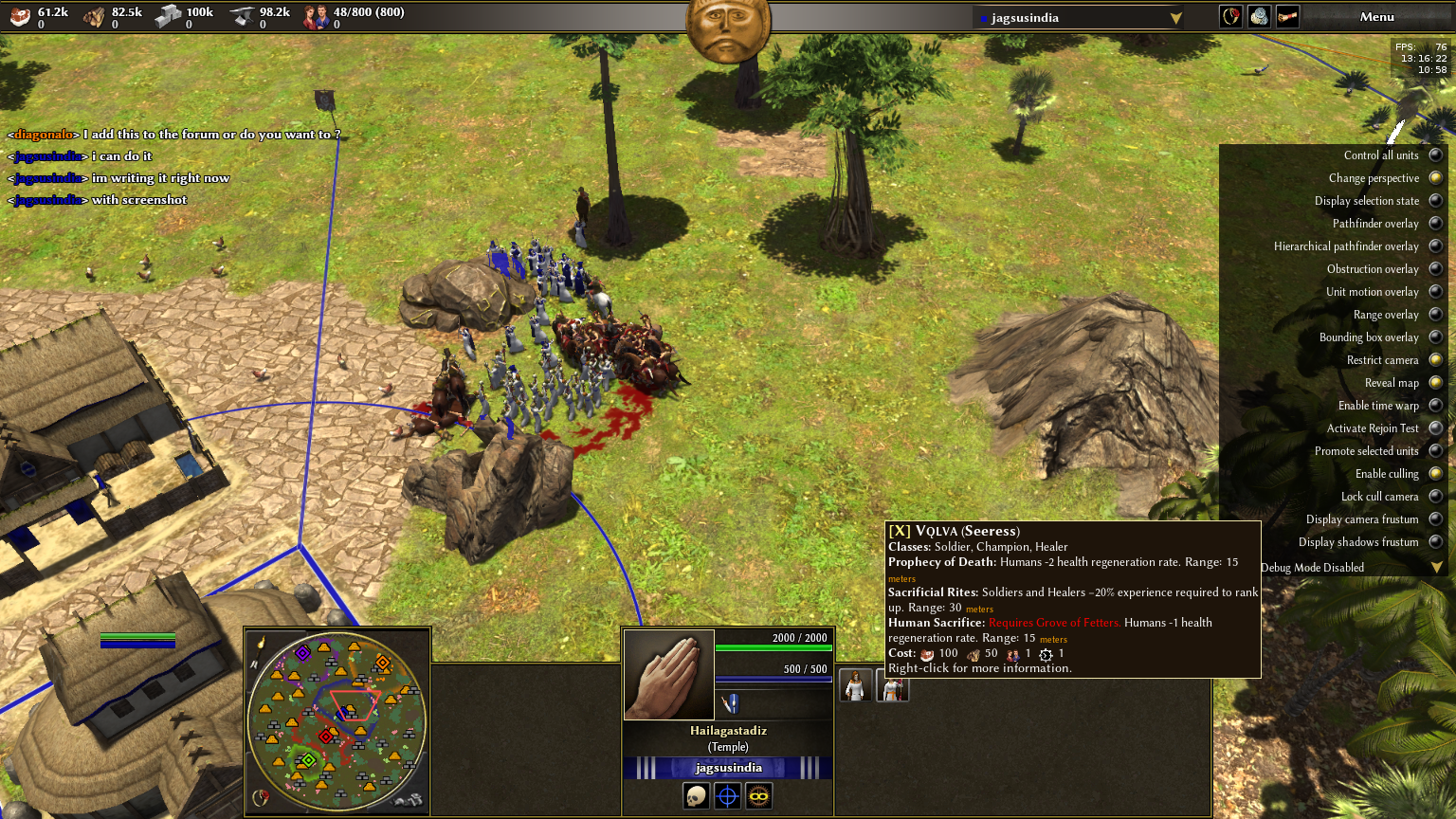Turn on Enable time warp
The height and width of the screenshot is (819, 1456).
coord(1435,406)
